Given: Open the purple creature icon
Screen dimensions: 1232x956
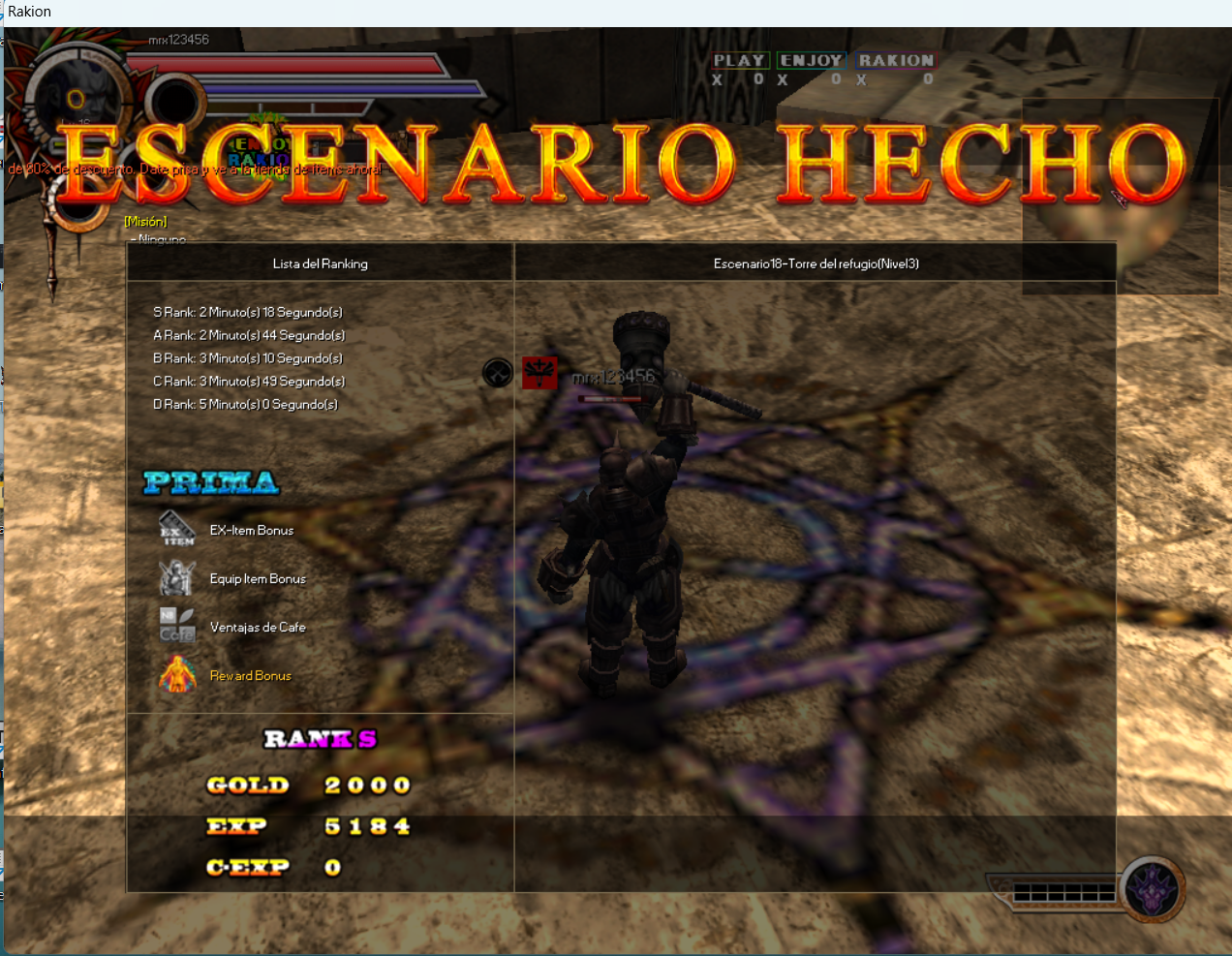Looking at the screenshot, I should (x=1153, y=887).
